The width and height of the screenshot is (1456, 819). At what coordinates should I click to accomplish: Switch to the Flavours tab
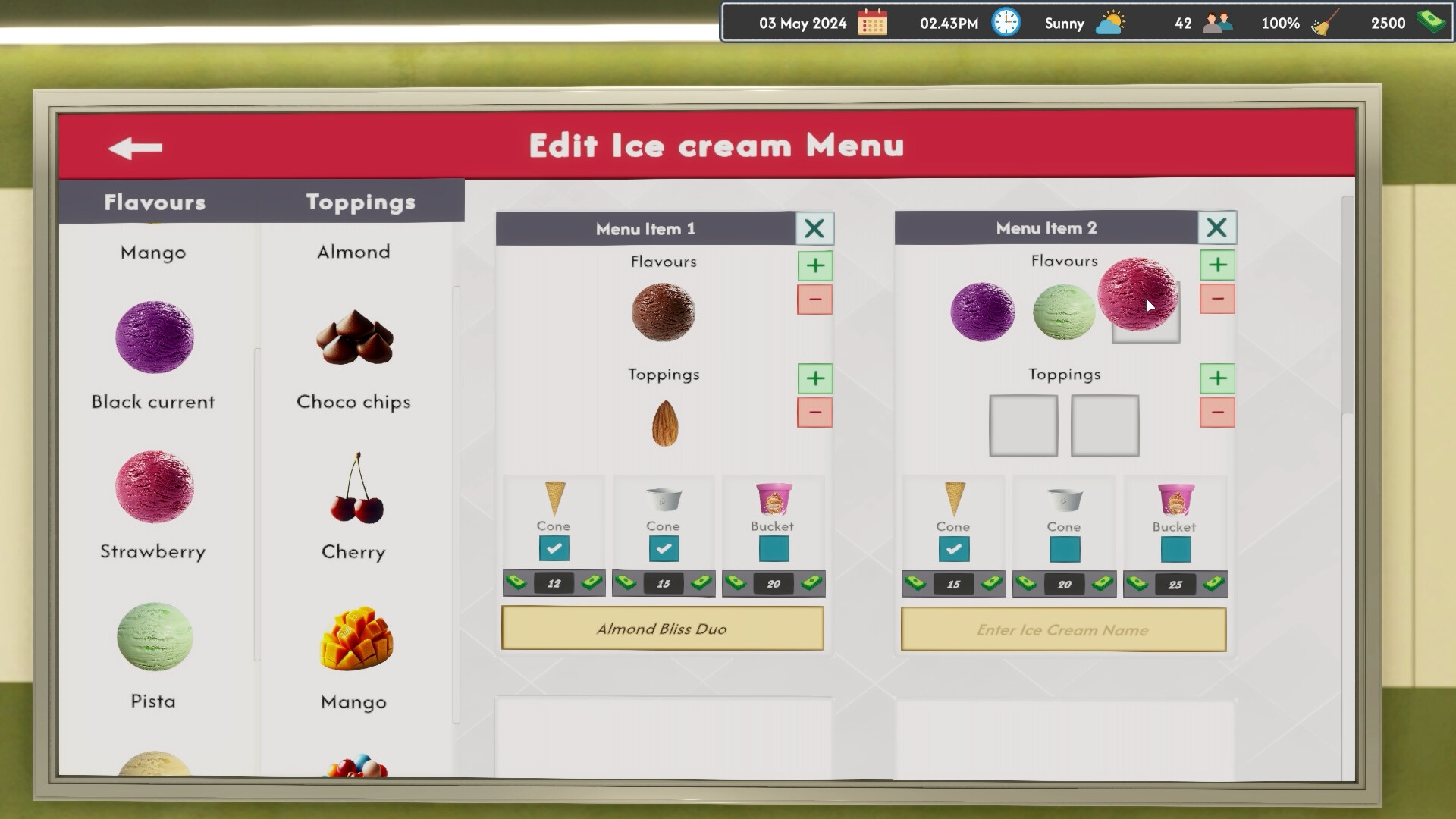point(153,201)
